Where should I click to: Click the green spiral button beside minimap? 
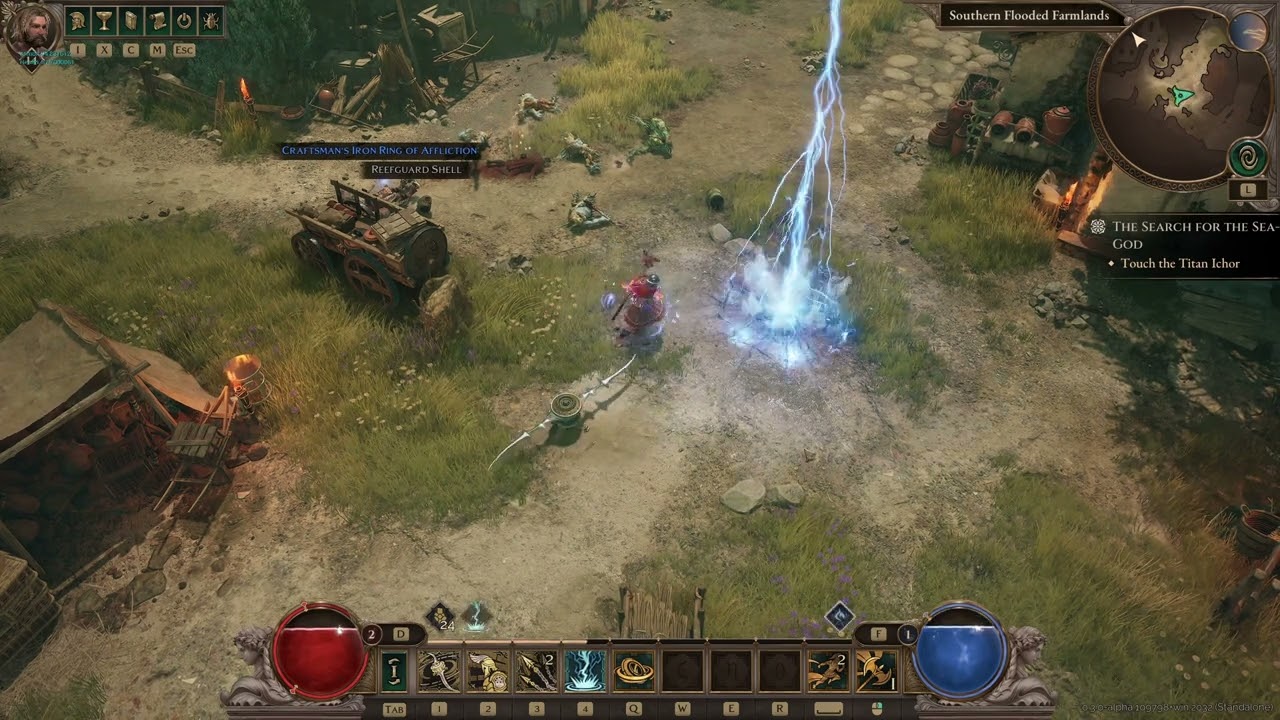[1247, 158]
